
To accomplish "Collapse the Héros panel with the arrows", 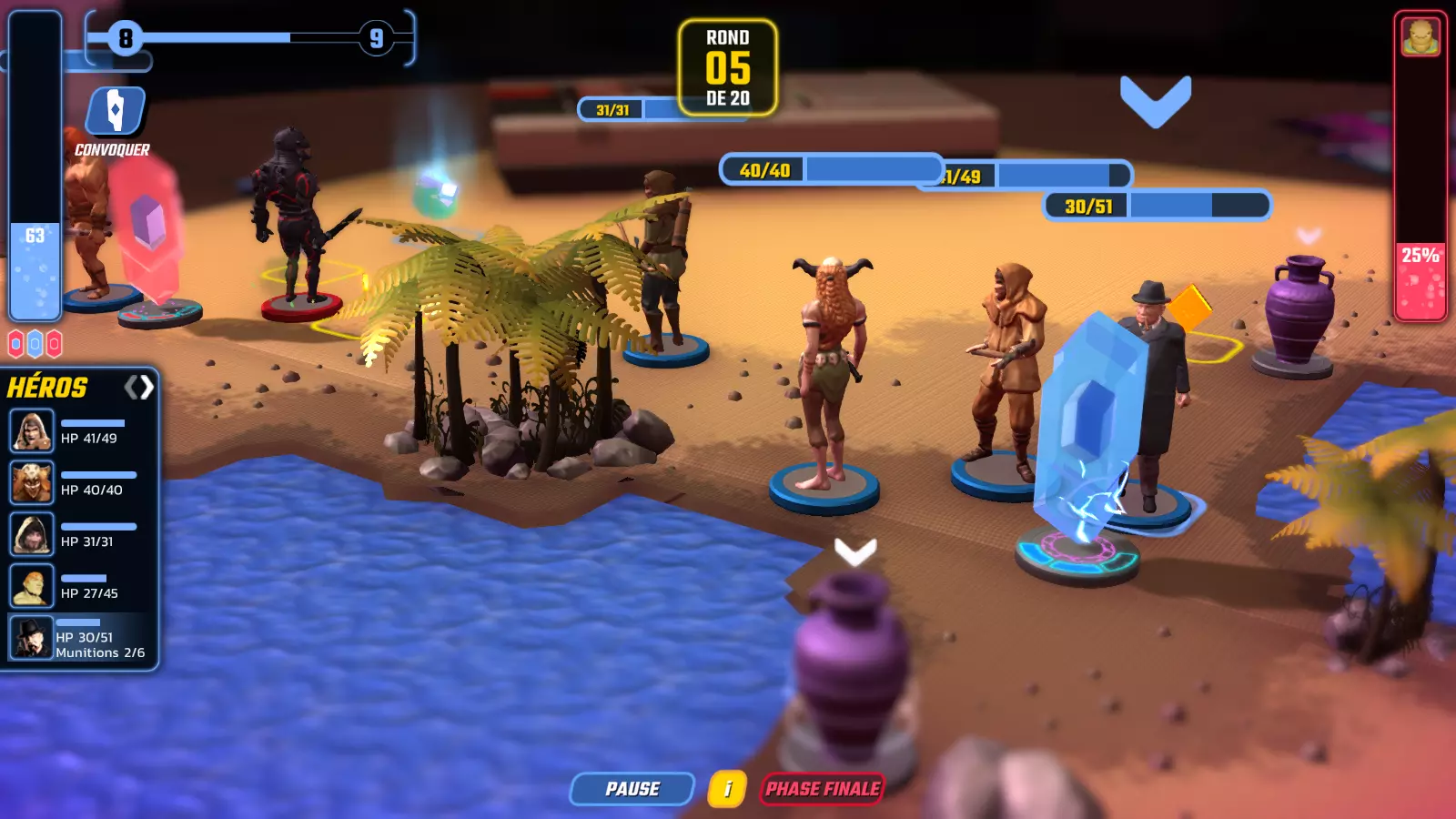I will point(139,388).
